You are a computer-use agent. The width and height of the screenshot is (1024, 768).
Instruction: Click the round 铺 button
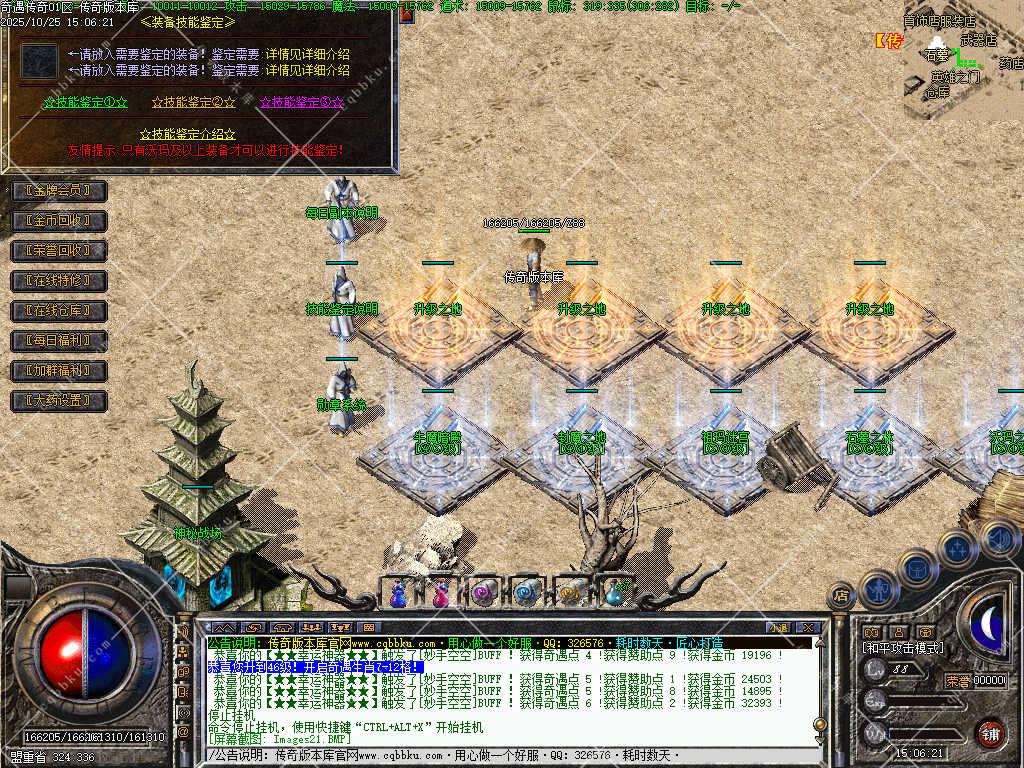pos(990,733)
